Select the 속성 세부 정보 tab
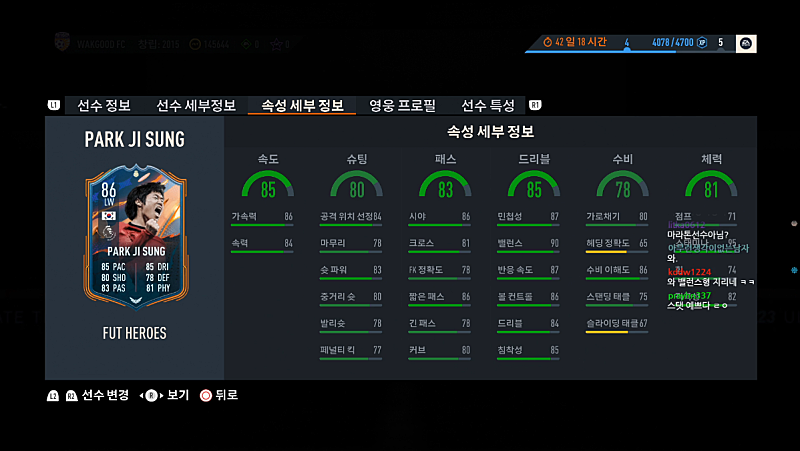 [x=302, y=106]
